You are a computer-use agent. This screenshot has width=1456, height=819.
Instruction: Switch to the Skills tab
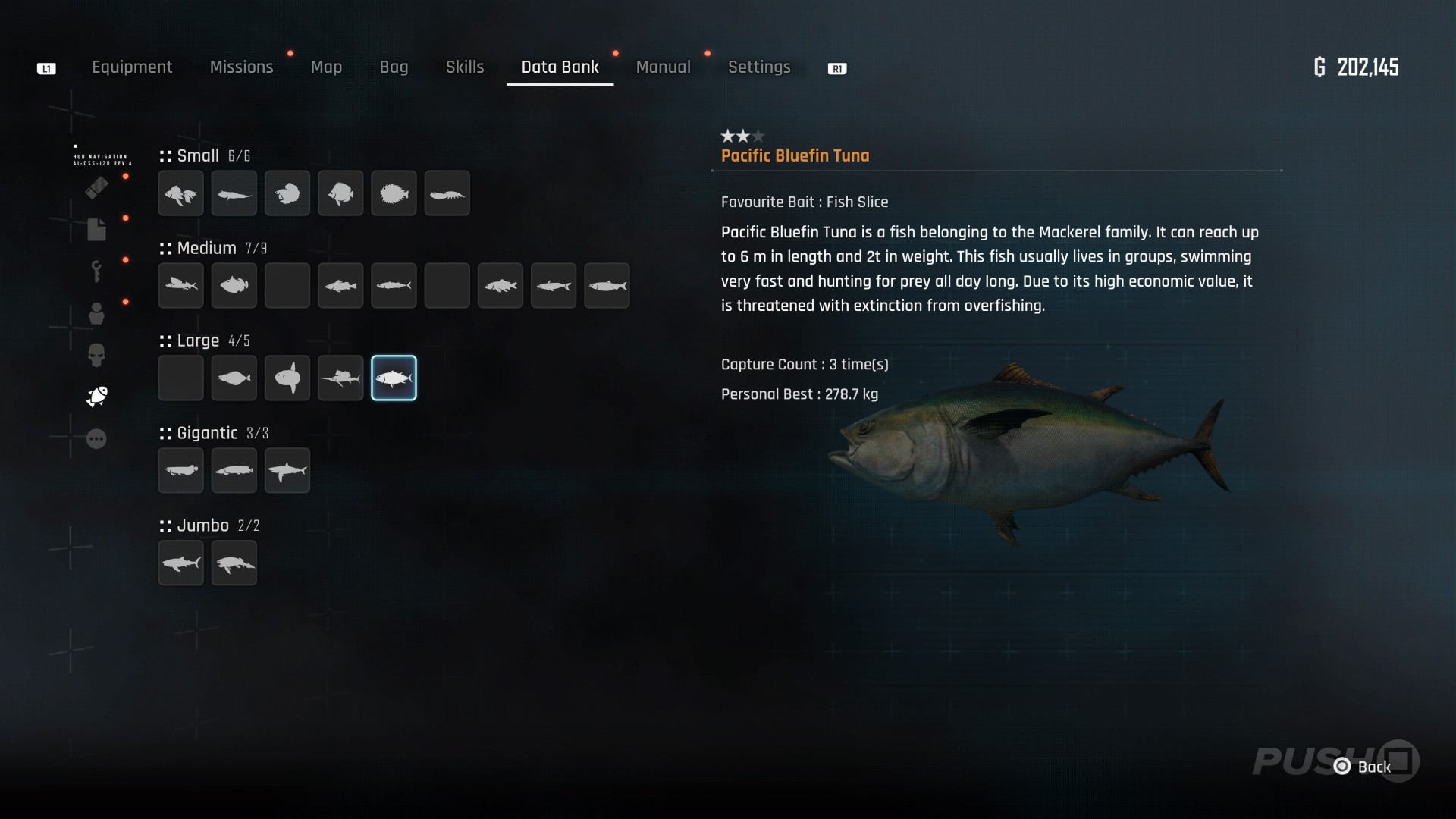click(x=465, y=67)
